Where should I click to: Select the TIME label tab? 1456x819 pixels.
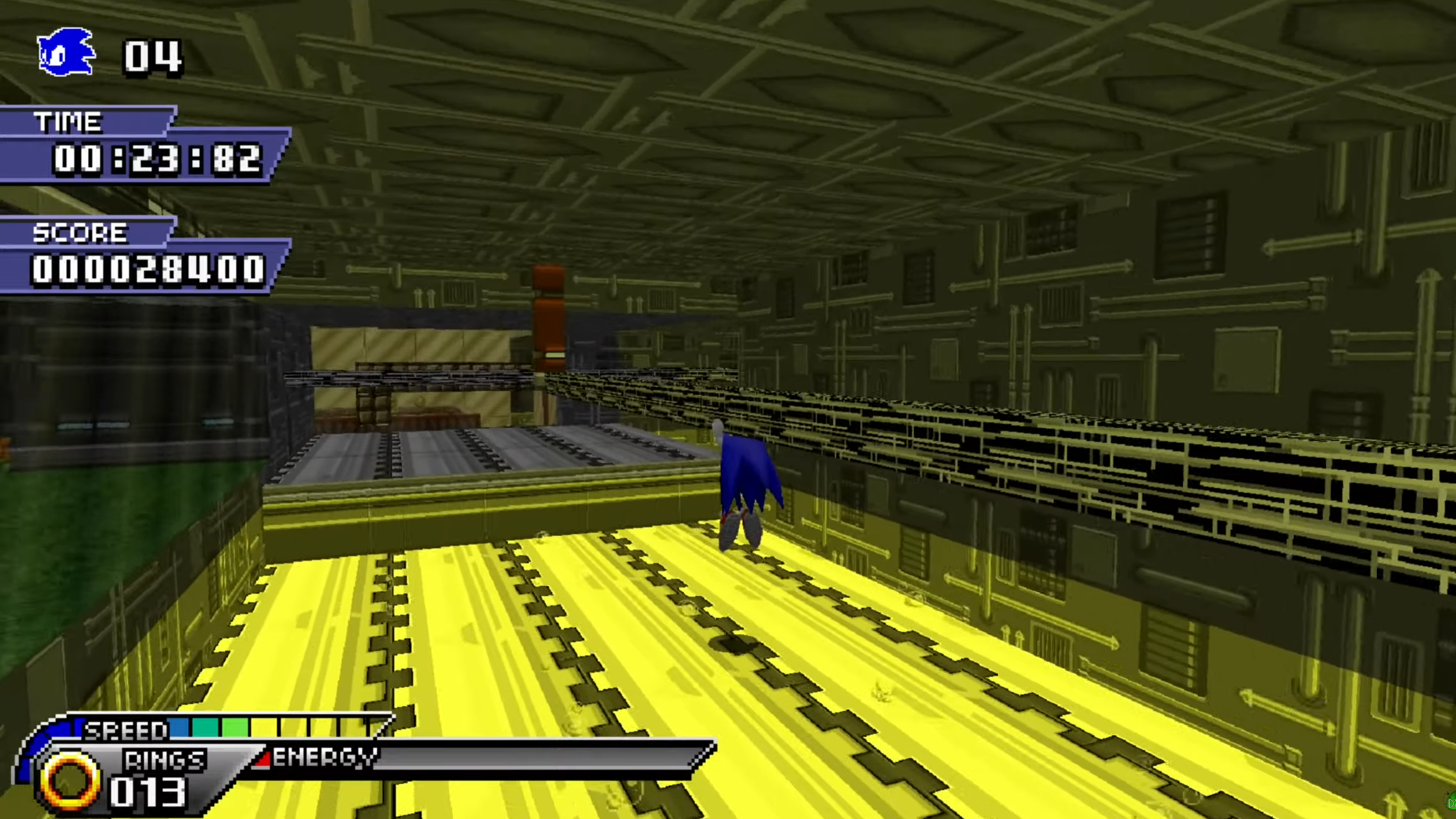[x=68, y=120]
